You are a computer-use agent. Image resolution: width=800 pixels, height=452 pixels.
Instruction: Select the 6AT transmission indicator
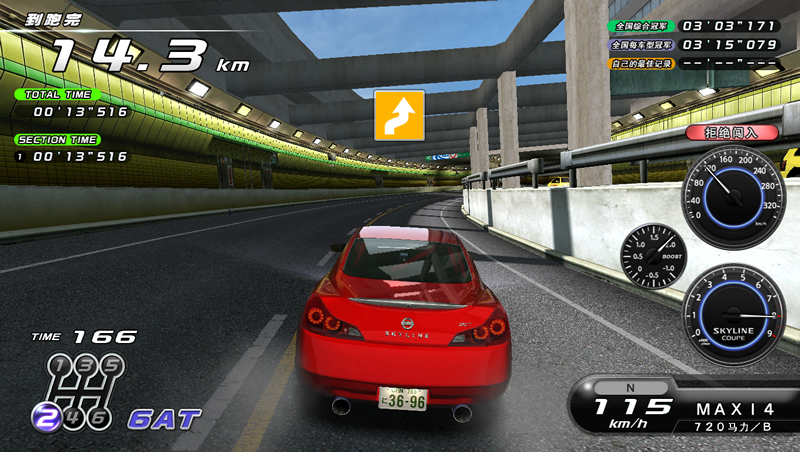[x=163, y=418]
